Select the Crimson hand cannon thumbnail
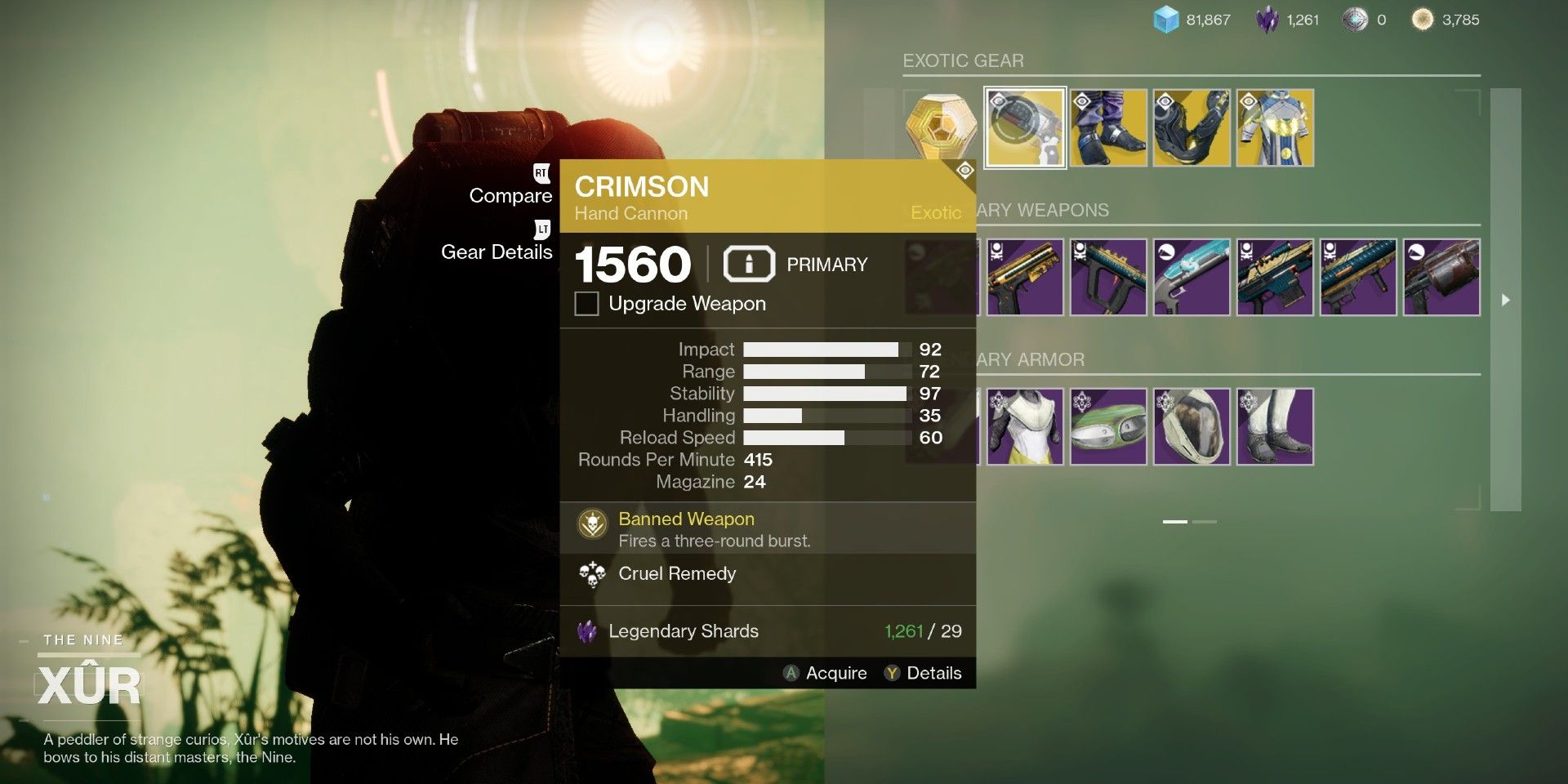1568x784 pixels. [x=1025, y=127]
